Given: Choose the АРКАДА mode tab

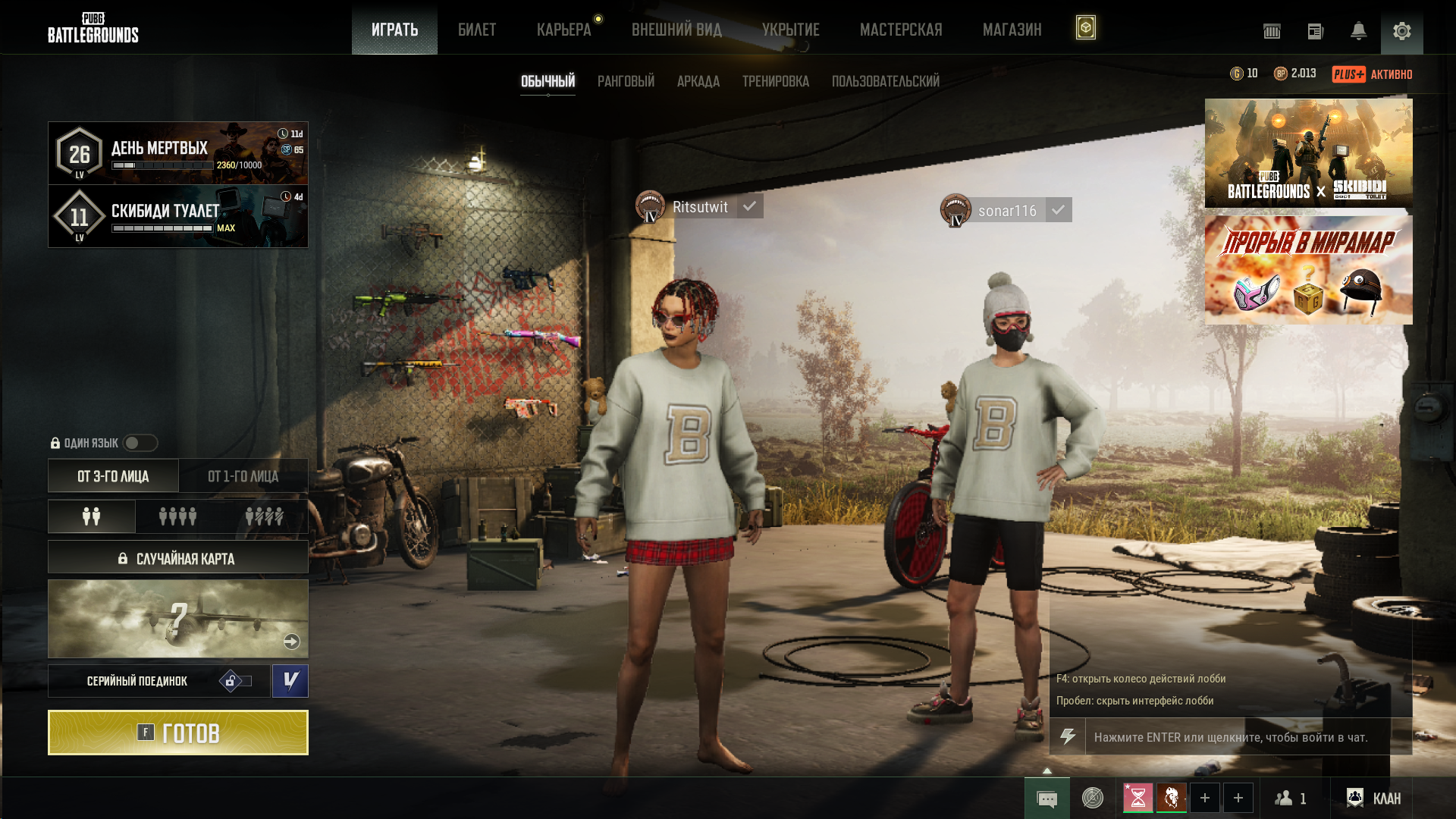Looking at the screenshot, I should (x=698, y=81).
